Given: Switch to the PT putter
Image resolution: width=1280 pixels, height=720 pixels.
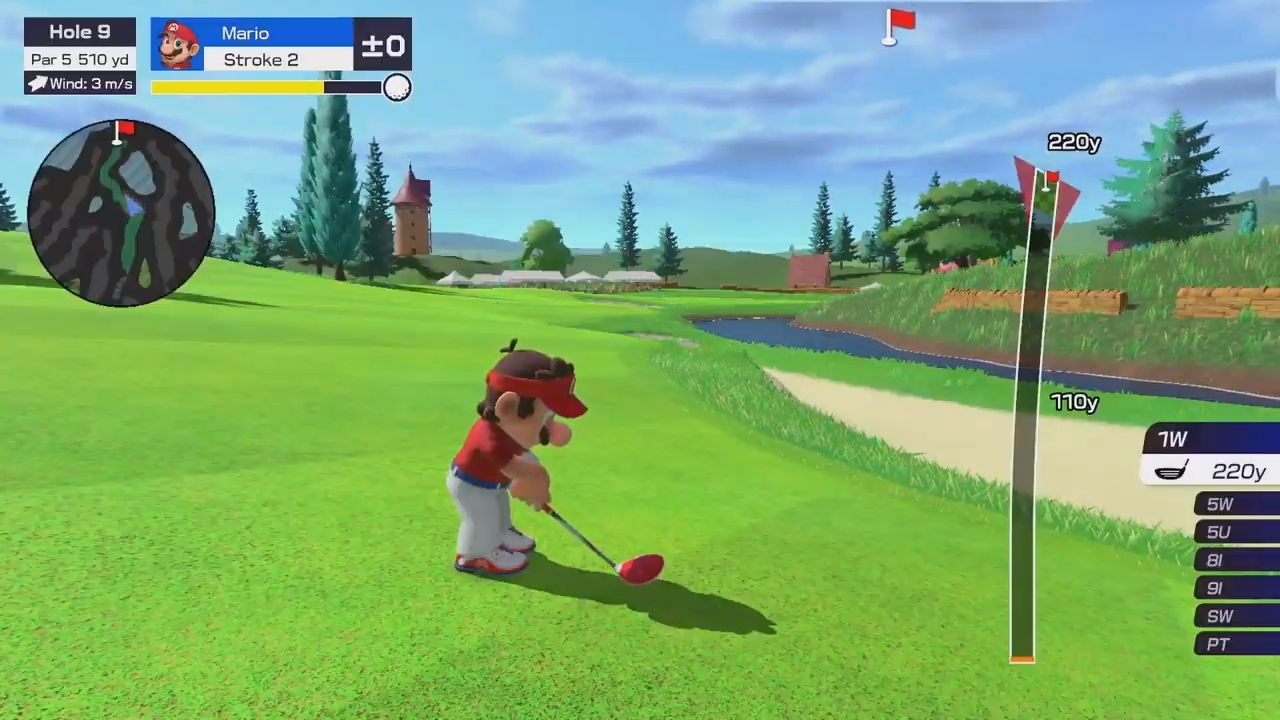Looking at the screenshot, I should click(1236, 644).
